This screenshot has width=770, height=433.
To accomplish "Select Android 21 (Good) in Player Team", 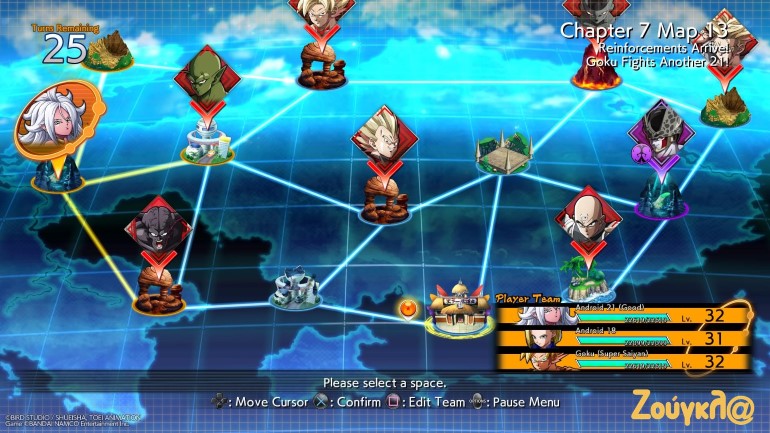I will [x=622, y=316].
